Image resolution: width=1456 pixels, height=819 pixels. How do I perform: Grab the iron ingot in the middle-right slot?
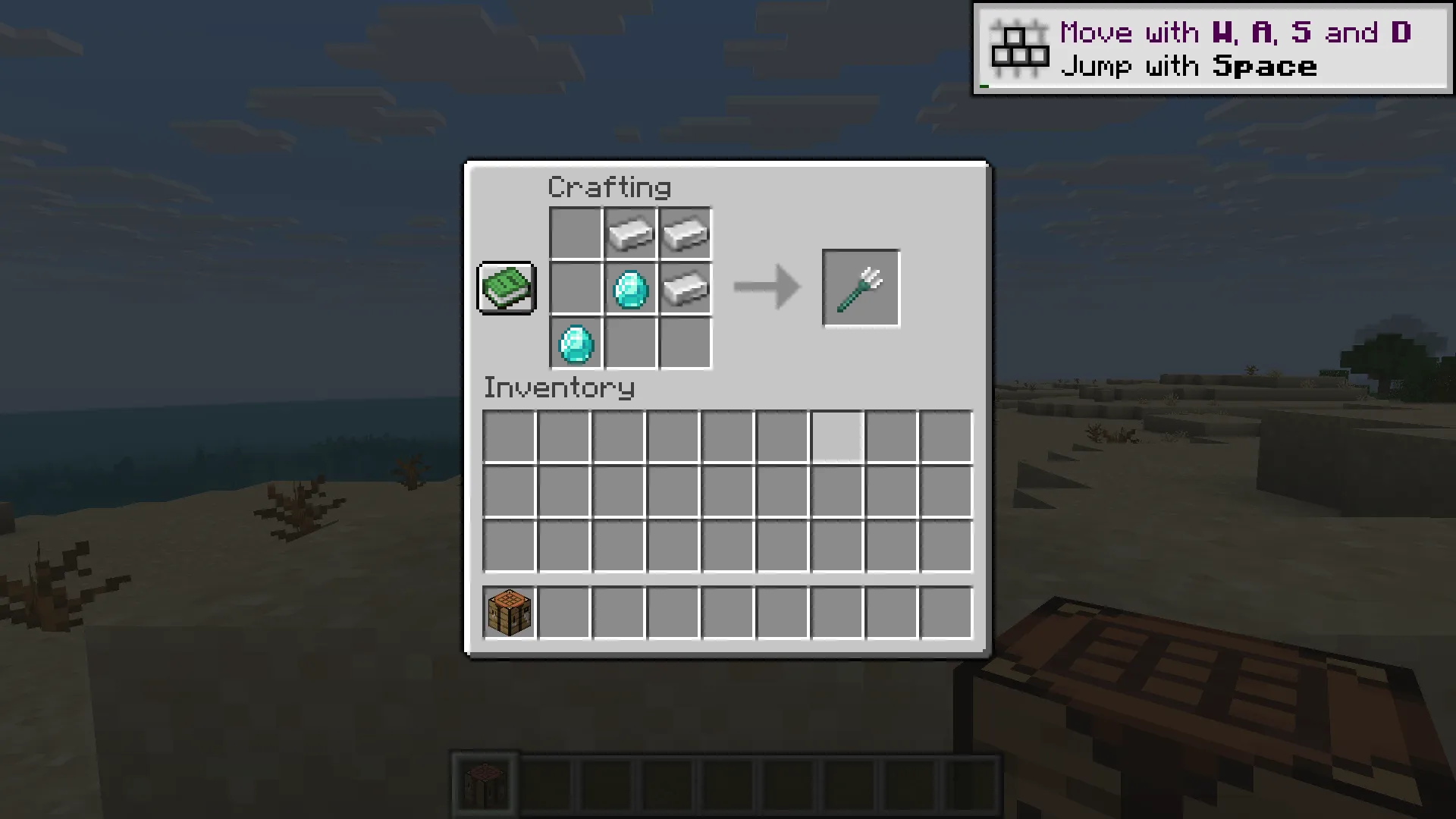click(x=685, y=288)
